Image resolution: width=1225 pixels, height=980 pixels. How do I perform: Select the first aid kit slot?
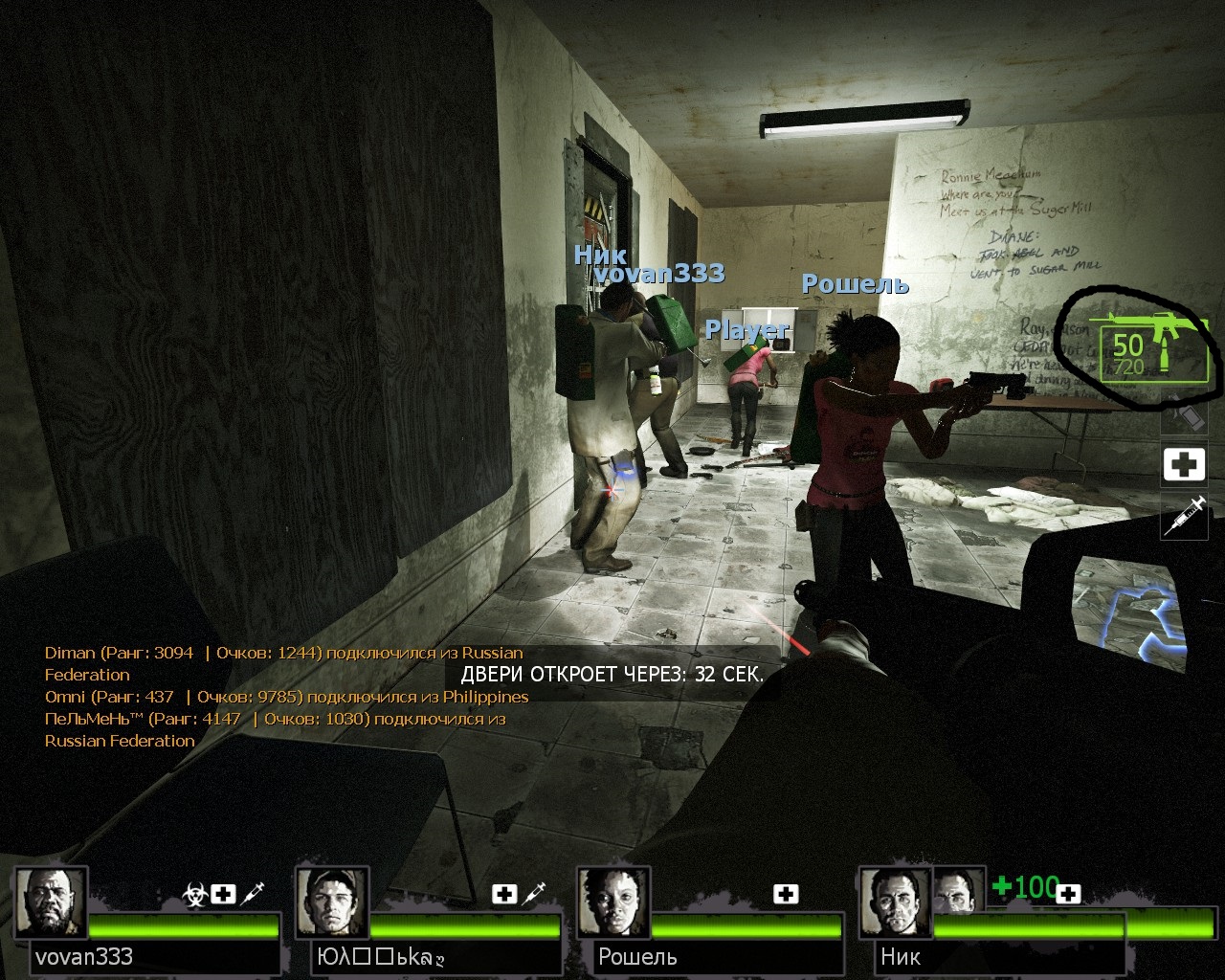pos(1184,465)
